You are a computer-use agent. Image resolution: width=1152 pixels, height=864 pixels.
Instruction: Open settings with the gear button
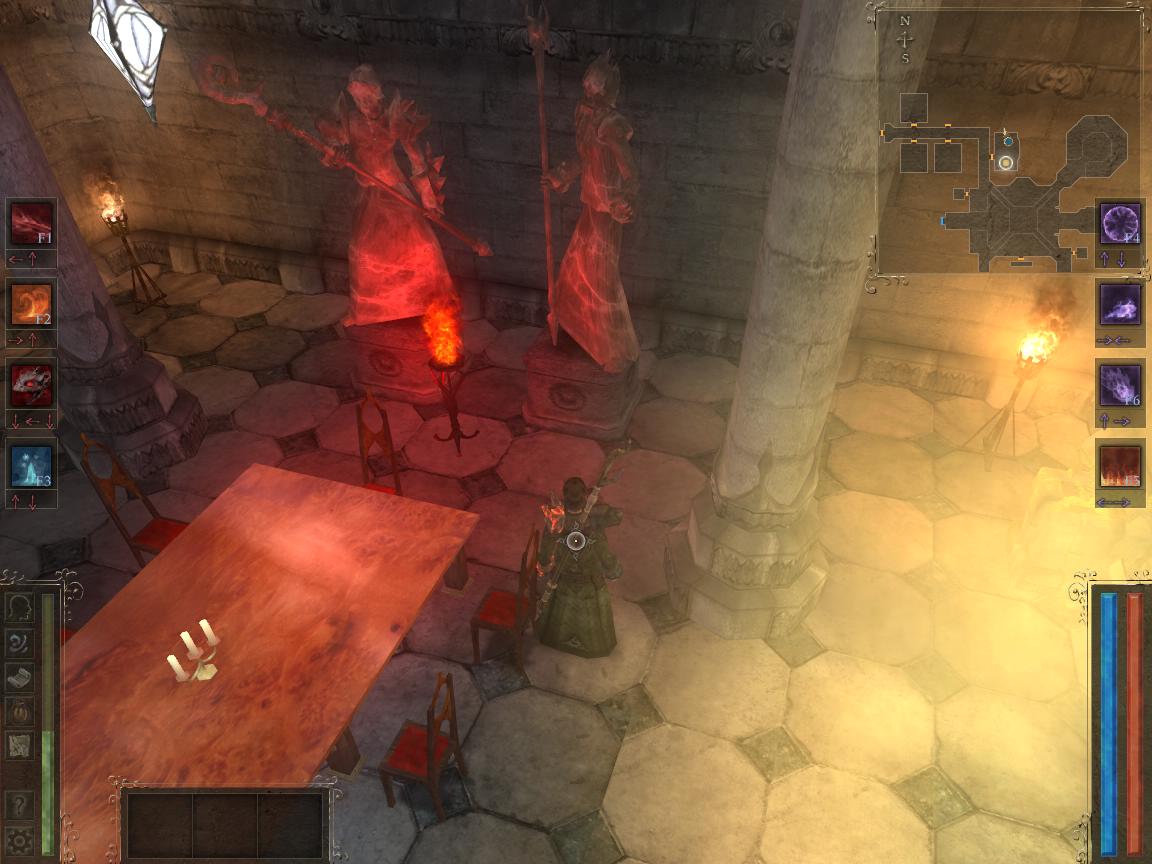[x=19, y=839]
